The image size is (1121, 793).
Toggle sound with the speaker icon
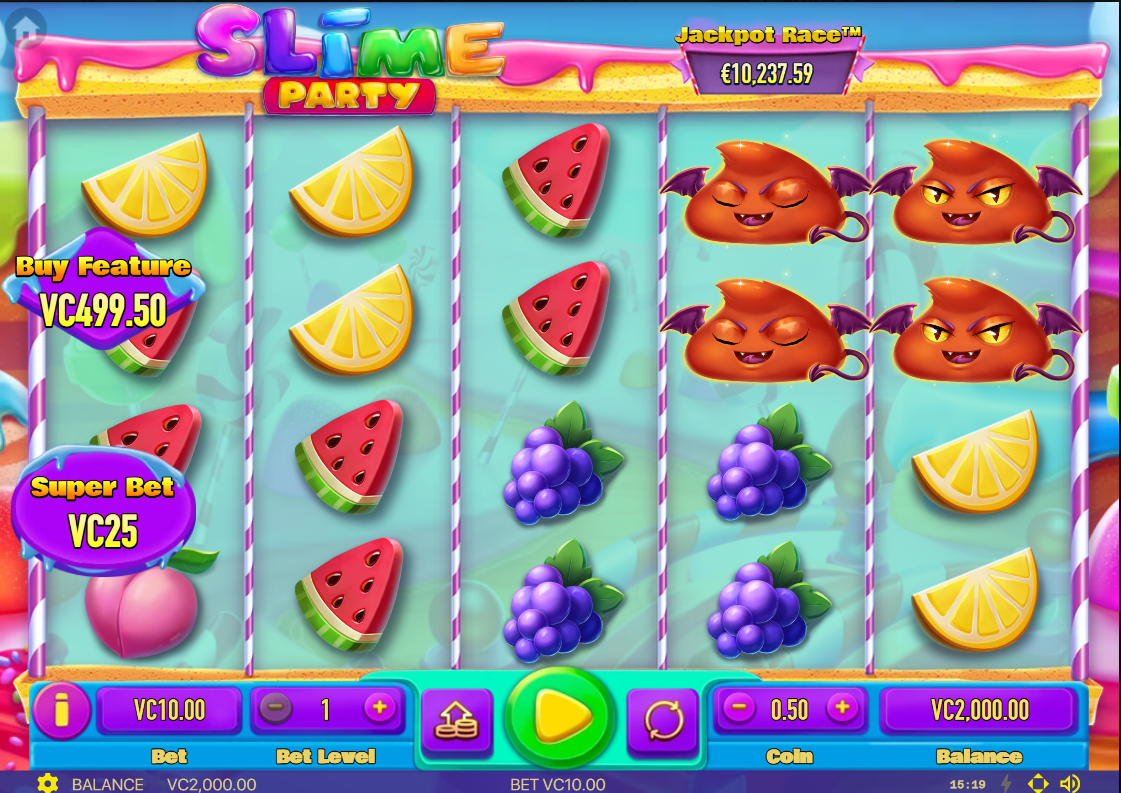pos(1070,784)
